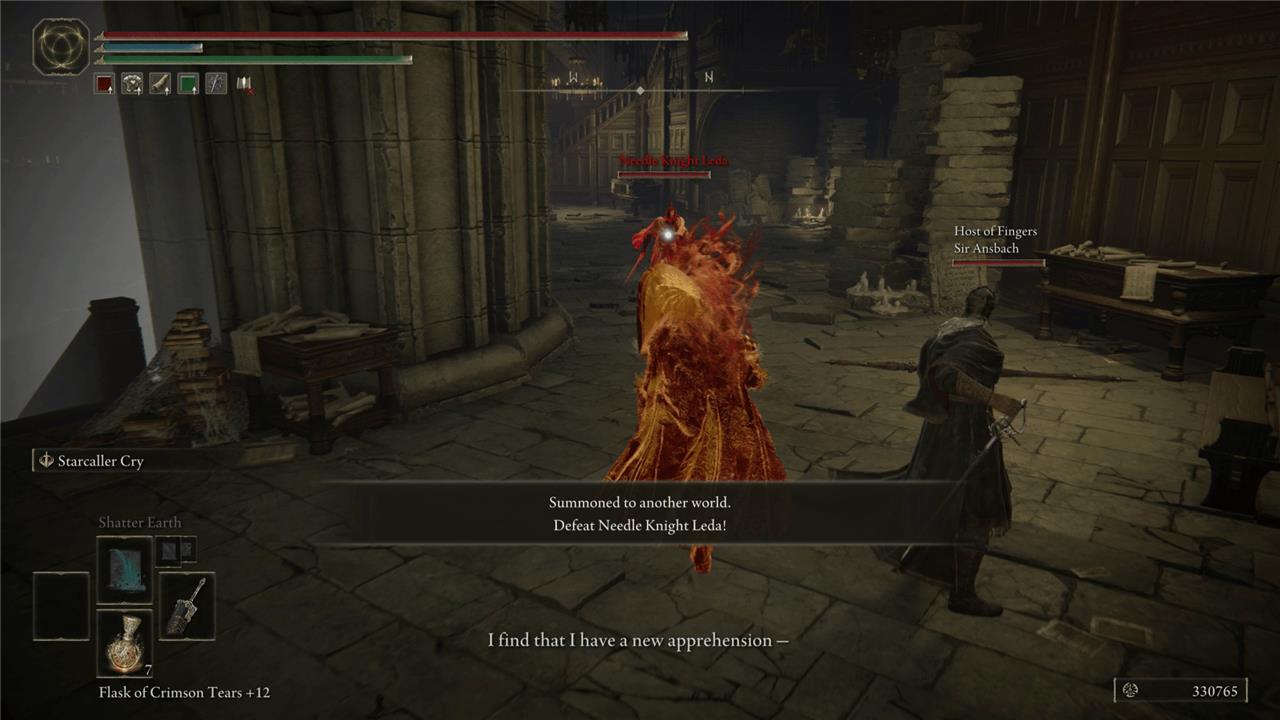Click the green square stamina buff icon
Screen dimensions: 1280x720
point(188,84)
